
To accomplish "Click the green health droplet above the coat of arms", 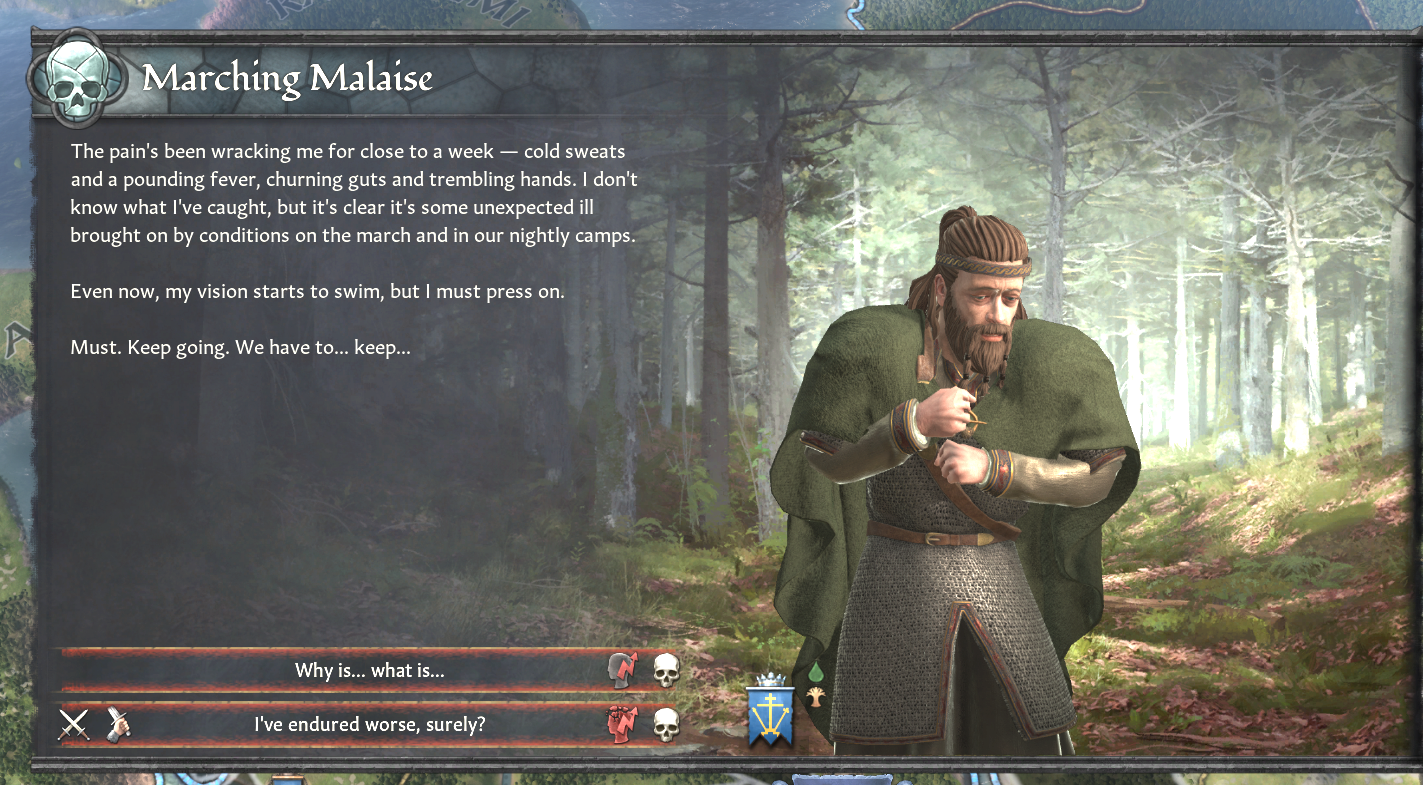I will pyautogui.click(x=816, y=673).
